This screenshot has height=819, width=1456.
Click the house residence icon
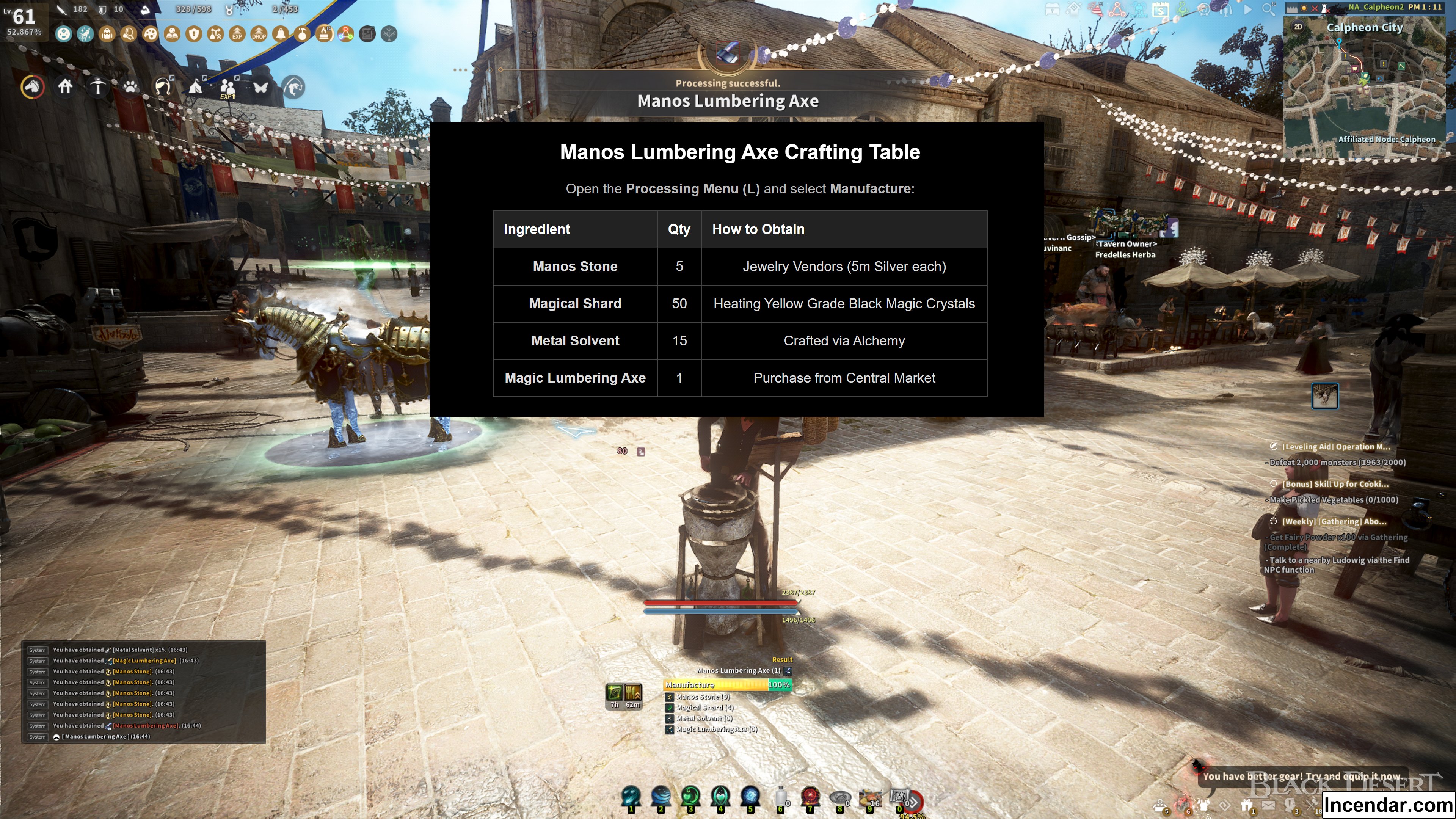tap(66, 86)
